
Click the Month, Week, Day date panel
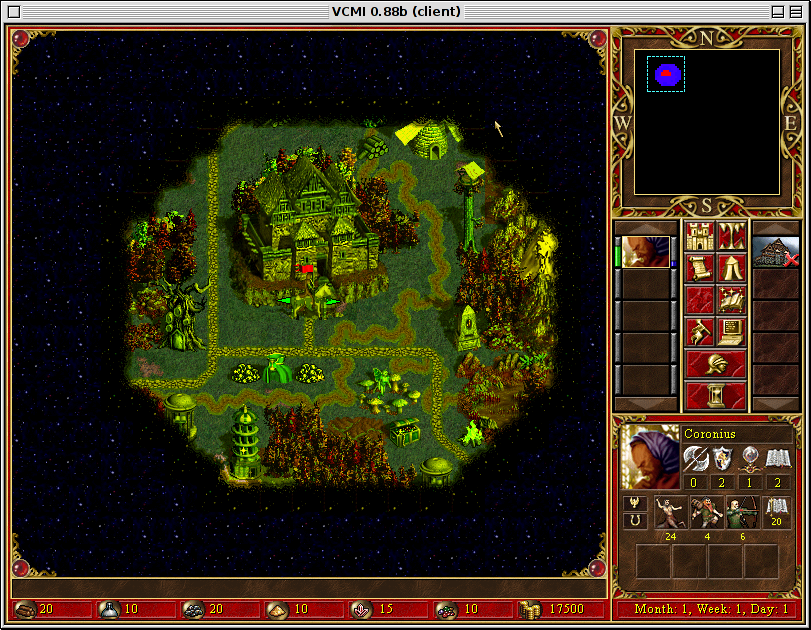click(x=708, y=609)
